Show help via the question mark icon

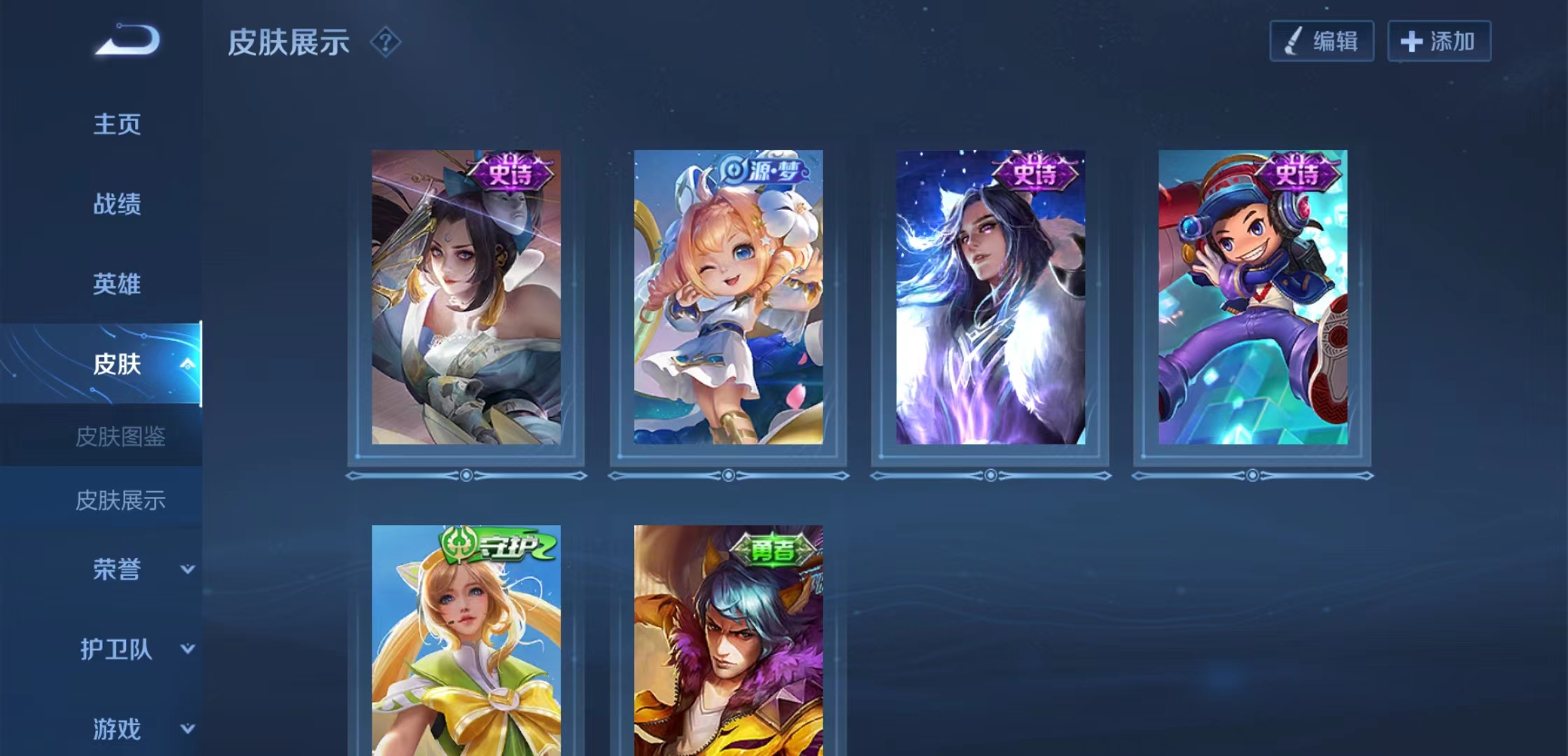tap(385, 42)
